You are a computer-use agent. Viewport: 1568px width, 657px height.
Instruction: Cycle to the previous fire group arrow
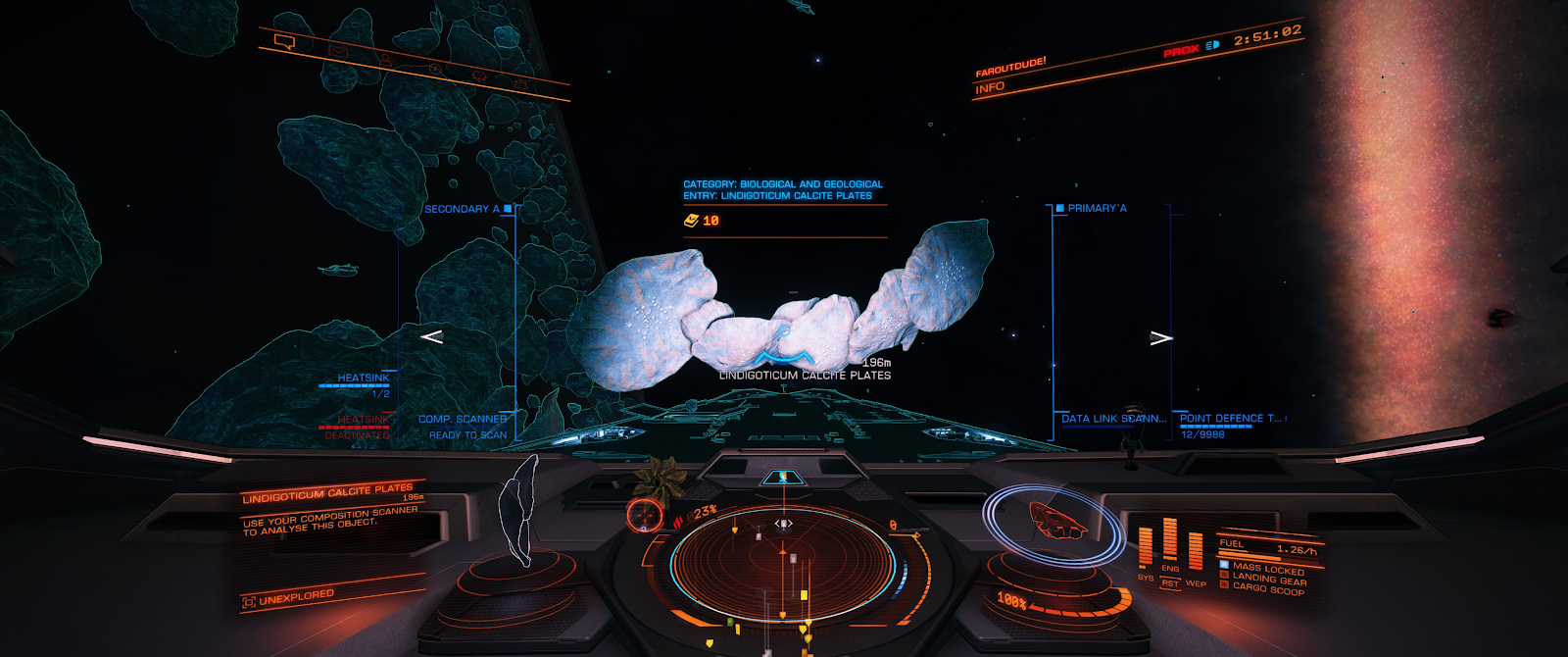(431, 336)
